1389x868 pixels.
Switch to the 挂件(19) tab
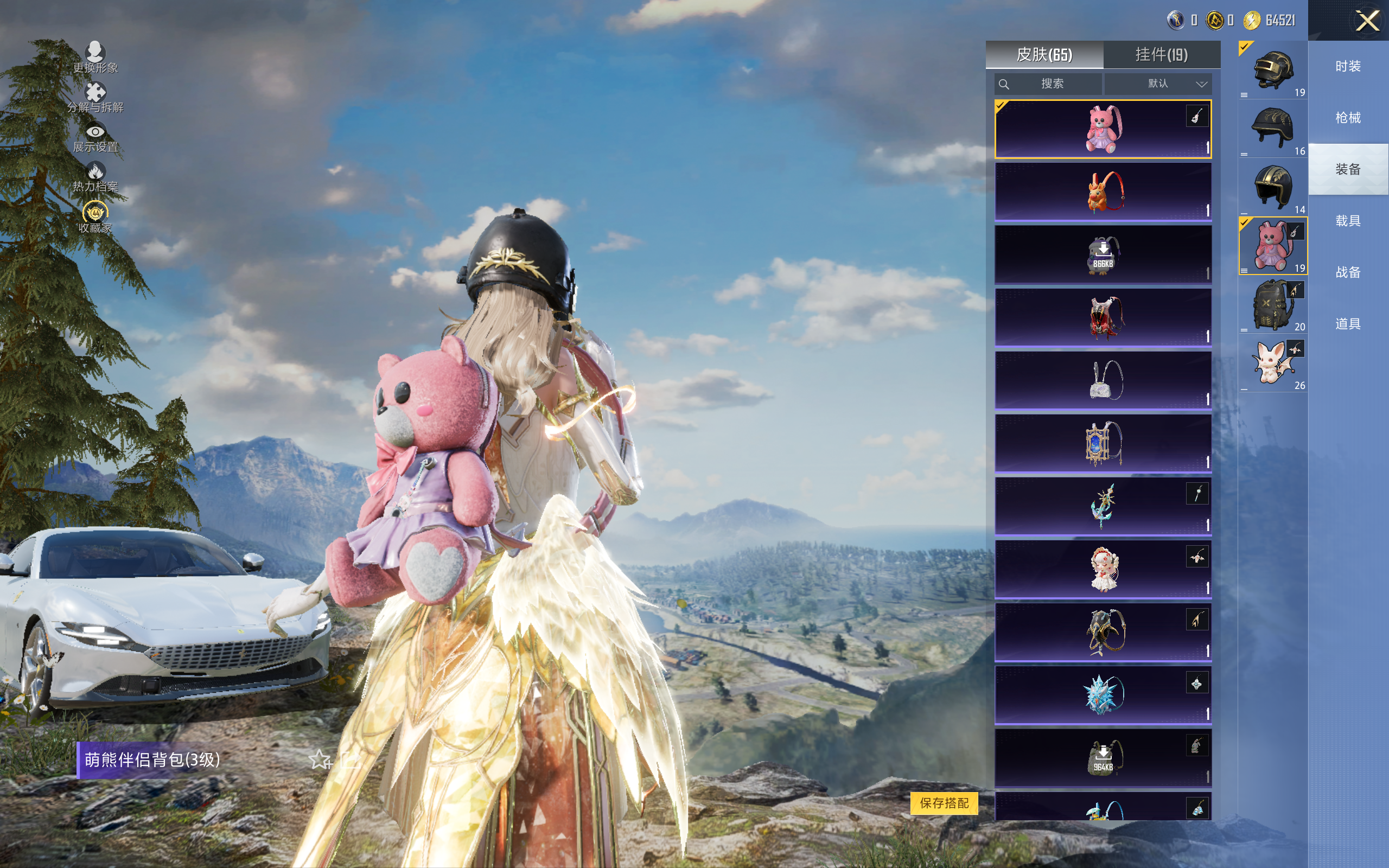pos(1161,55)
